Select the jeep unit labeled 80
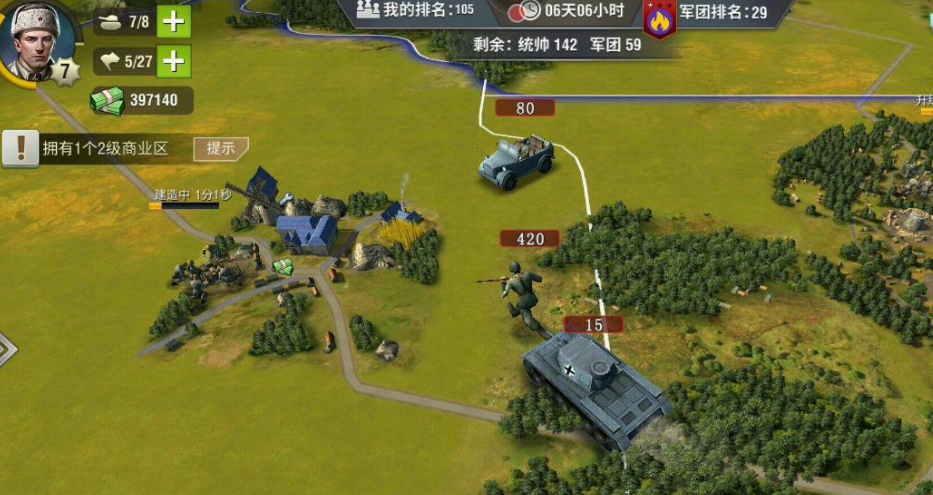Image resolution: width=933 pixels, height=495 pixels. point(516,161)
